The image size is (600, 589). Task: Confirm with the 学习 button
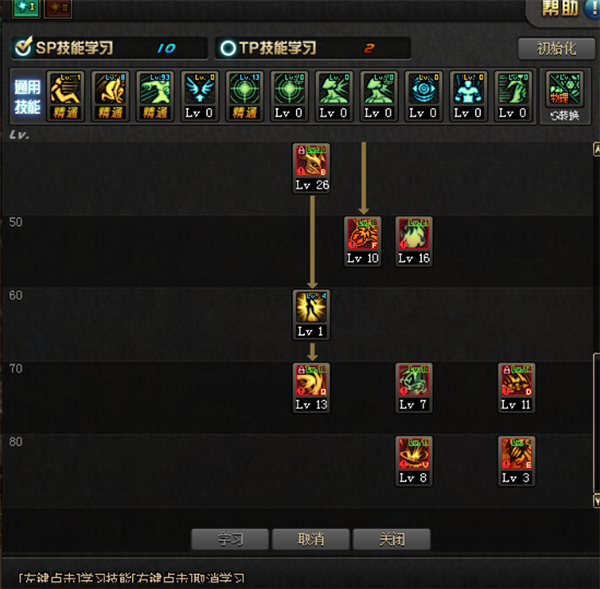click(230, 539)
